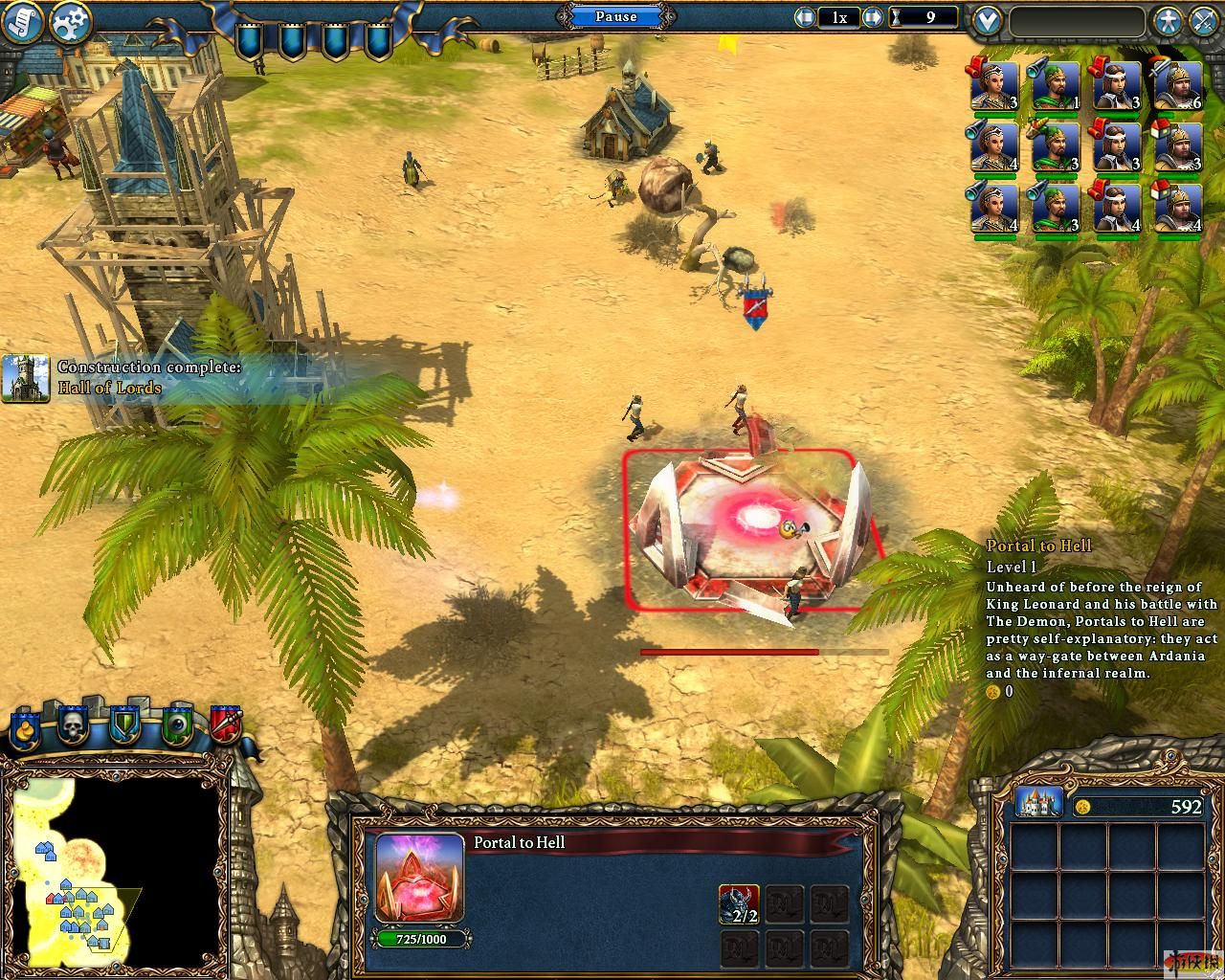Click the crossed swords button

(x=1203, y=20)
